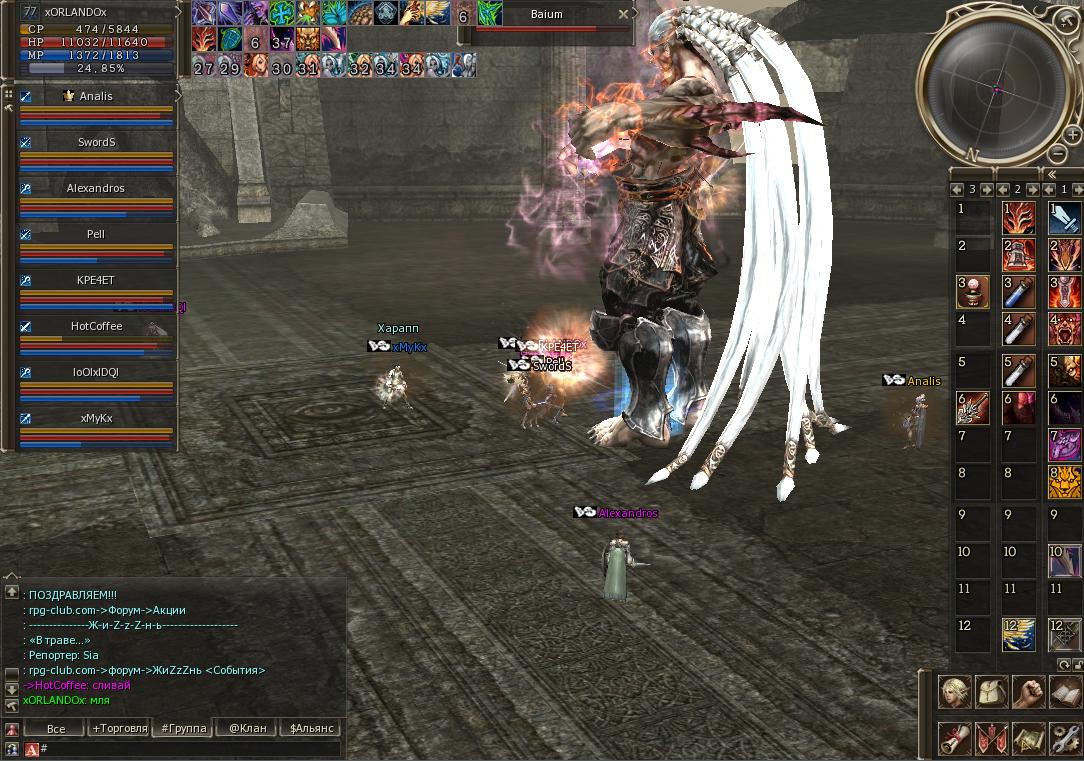Image resolution: width=1084 pixels, height=761 pixels.
Task: Zoom in the radar with the plus button
Action: (x=1071, y=135)
